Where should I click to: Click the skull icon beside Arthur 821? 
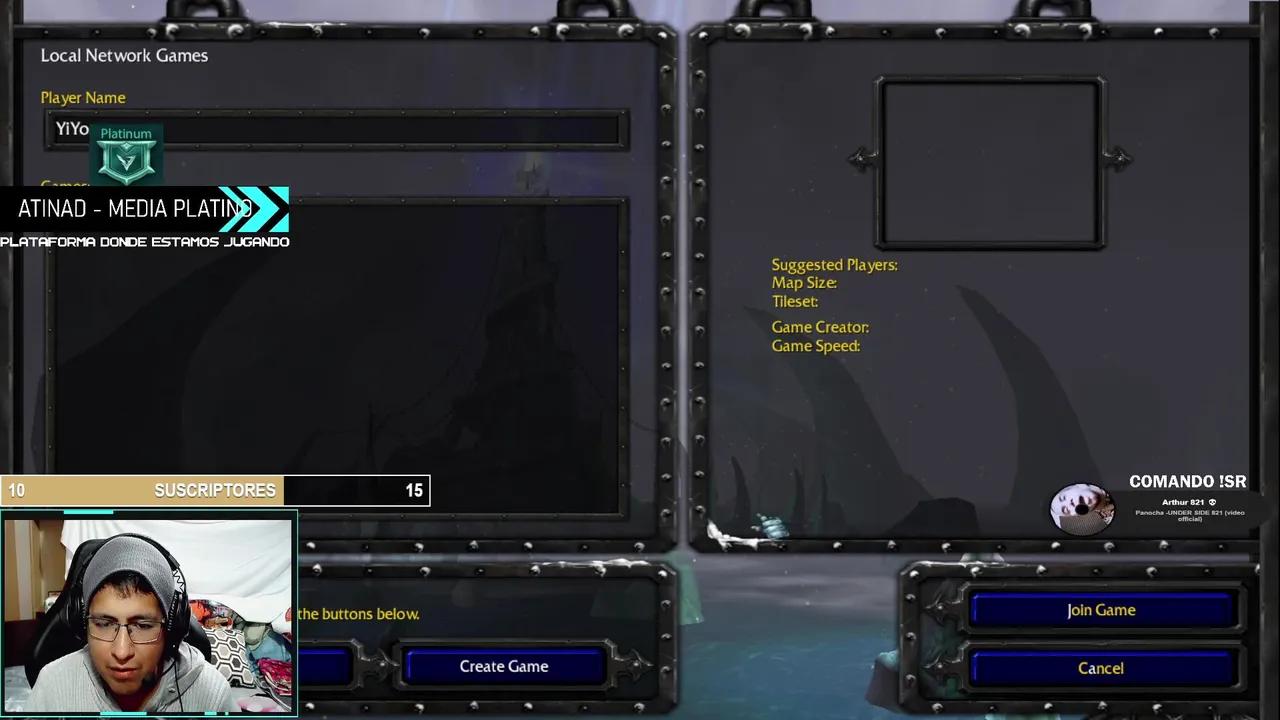(x=1211, y=502)
